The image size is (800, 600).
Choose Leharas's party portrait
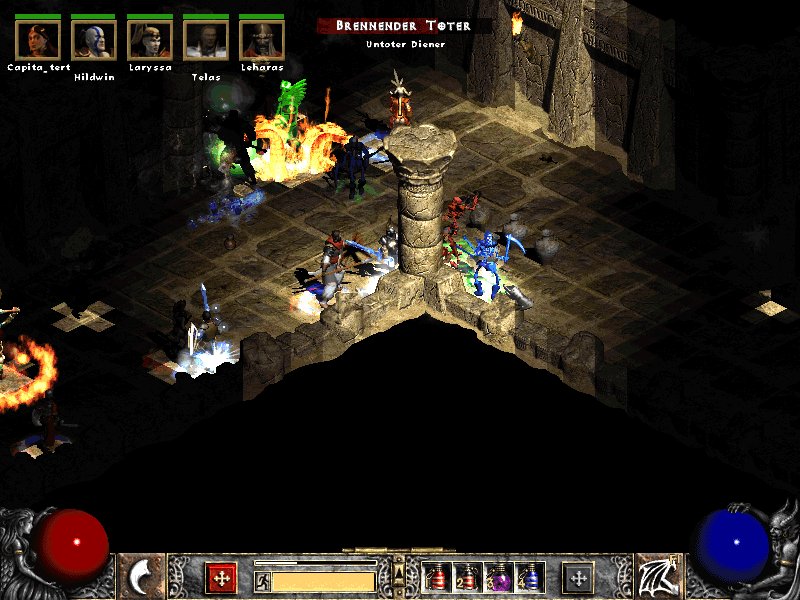[262, 39]
